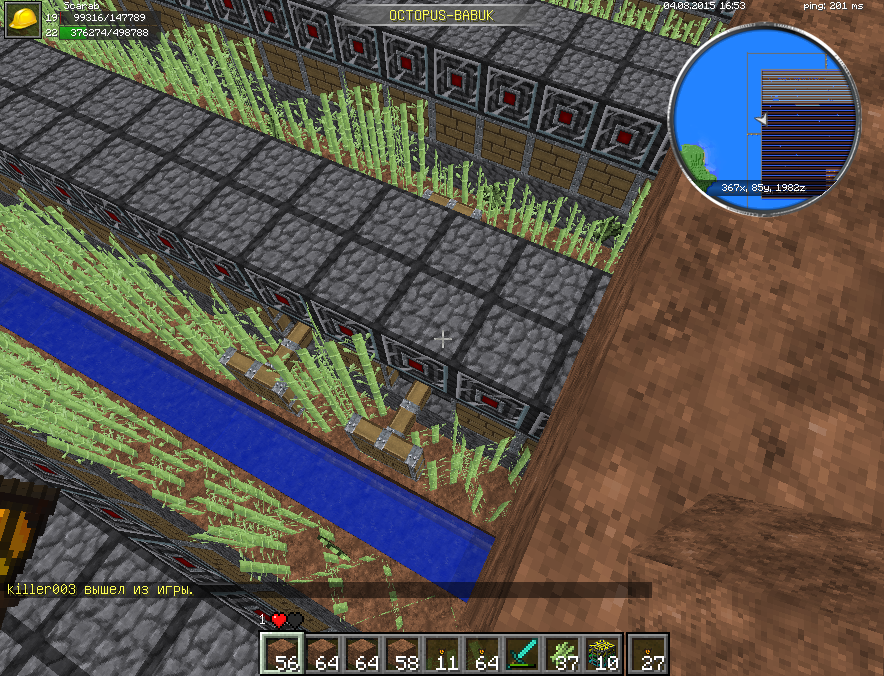Pick the yellow block stack of 10
Screen dimensions: 884x676
click(602, 653)
